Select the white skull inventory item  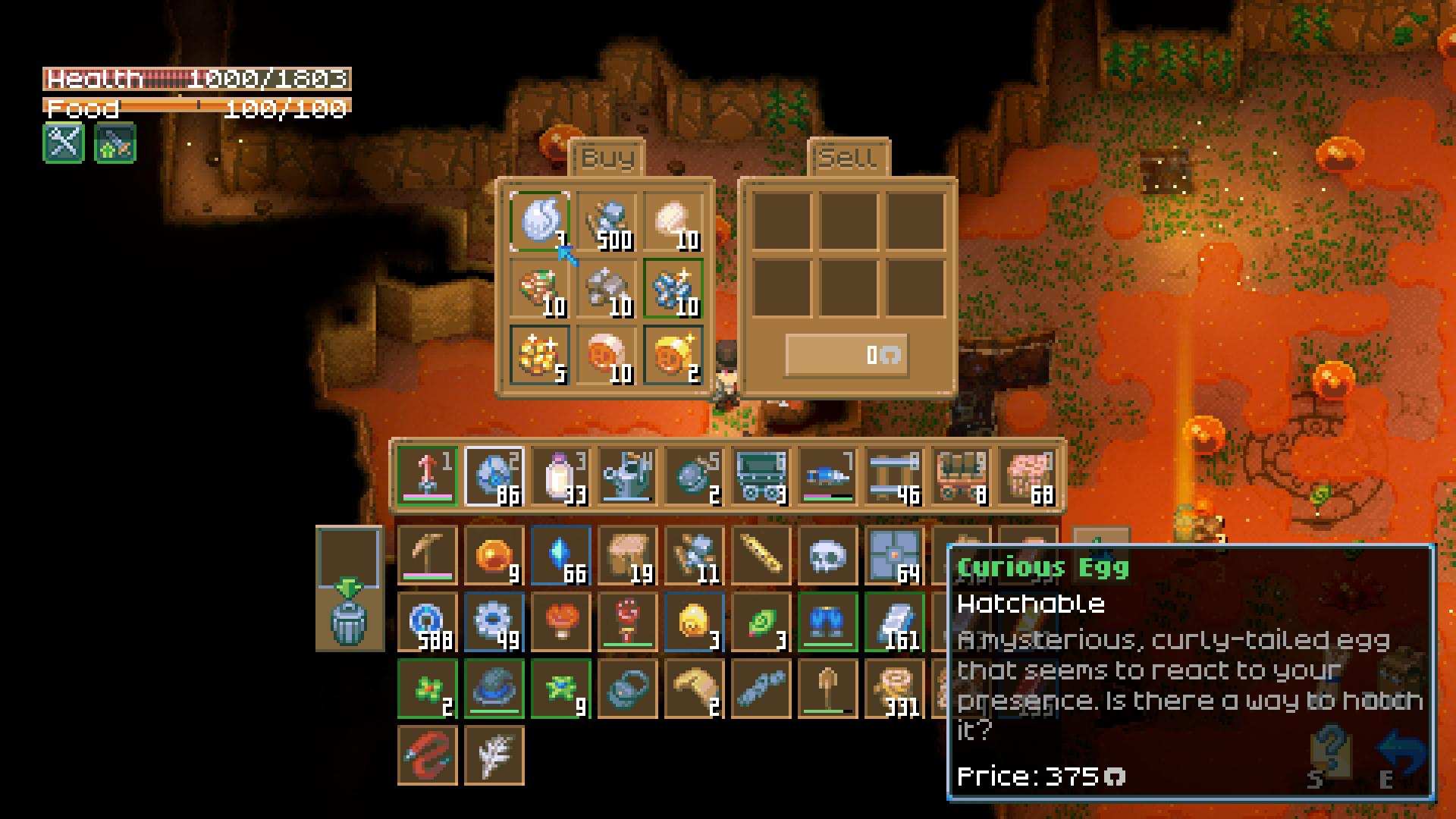tap(827, 555)
